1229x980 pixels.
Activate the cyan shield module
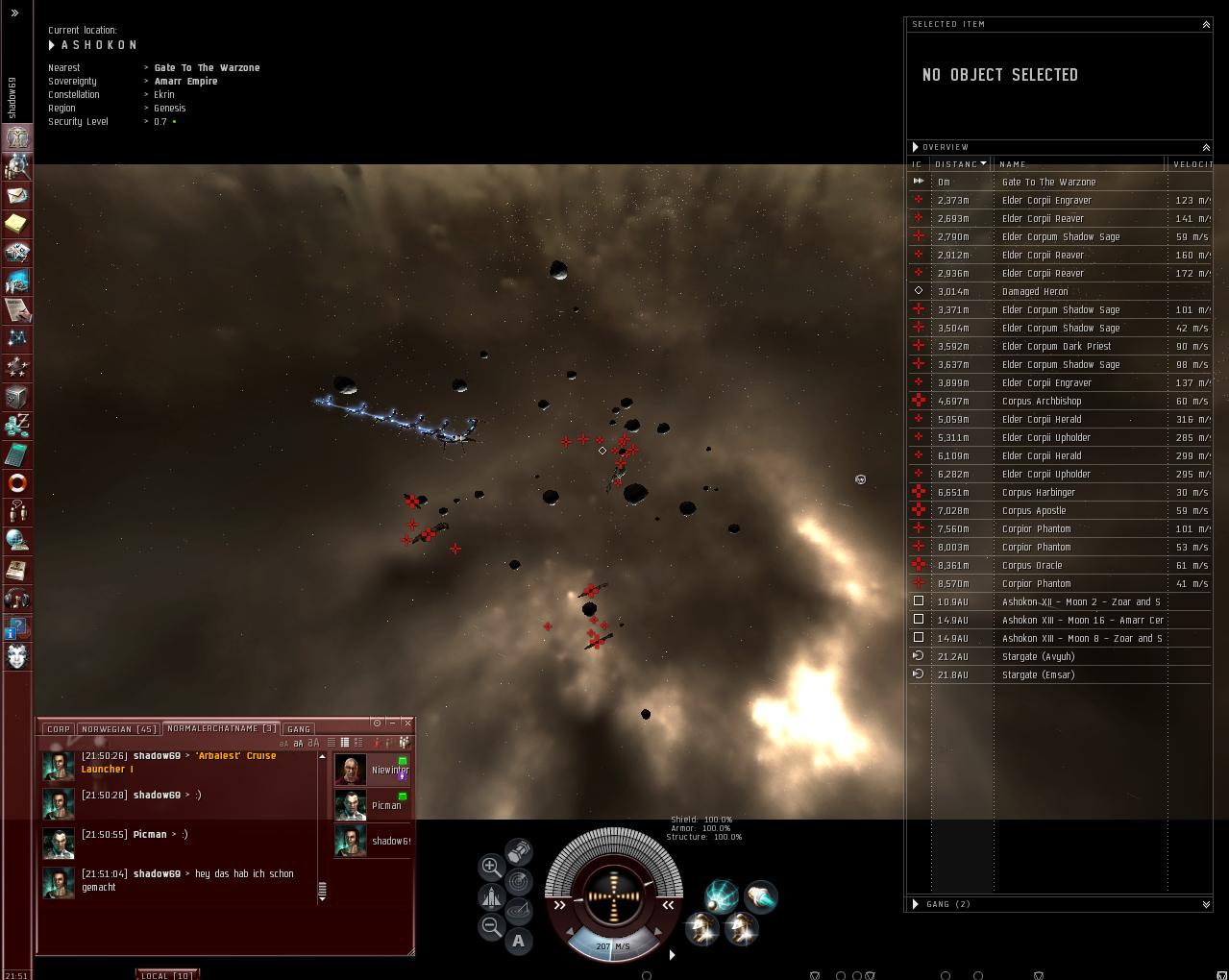(721, 896)
